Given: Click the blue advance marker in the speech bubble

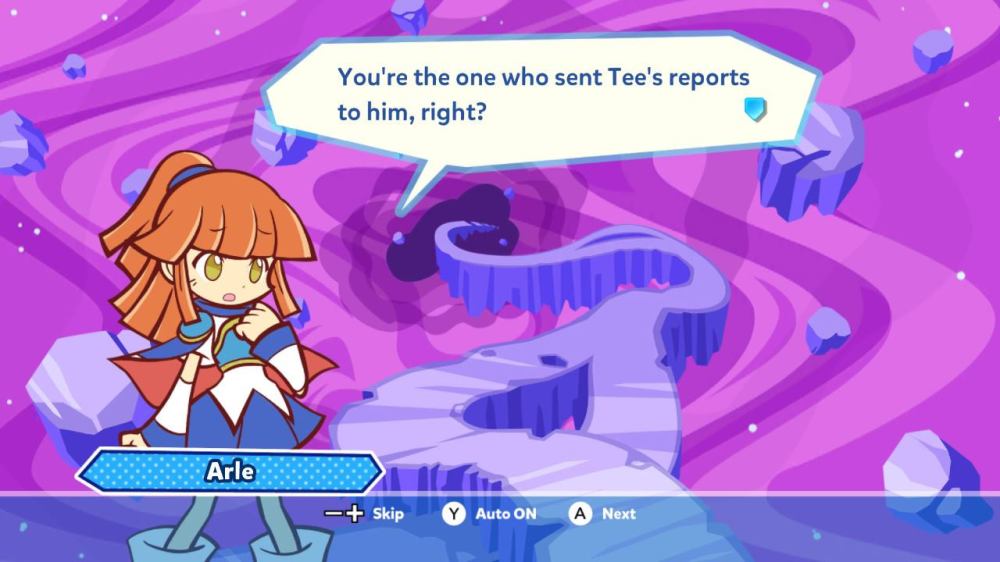Looking at the screenshot, I should pyautogui.click(x=755, y=109).
